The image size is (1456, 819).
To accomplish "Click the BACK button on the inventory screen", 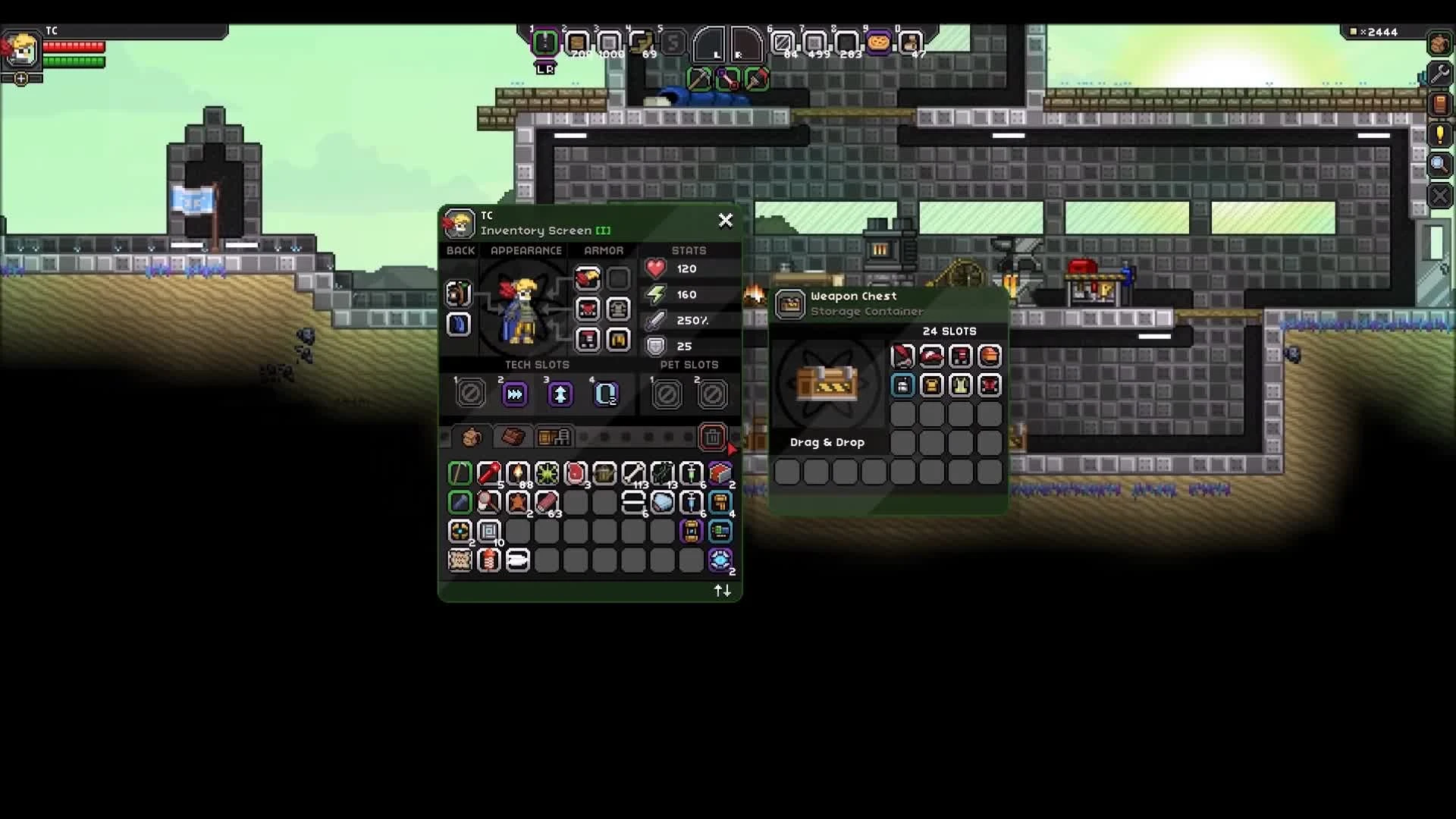I will coord(460,250).
